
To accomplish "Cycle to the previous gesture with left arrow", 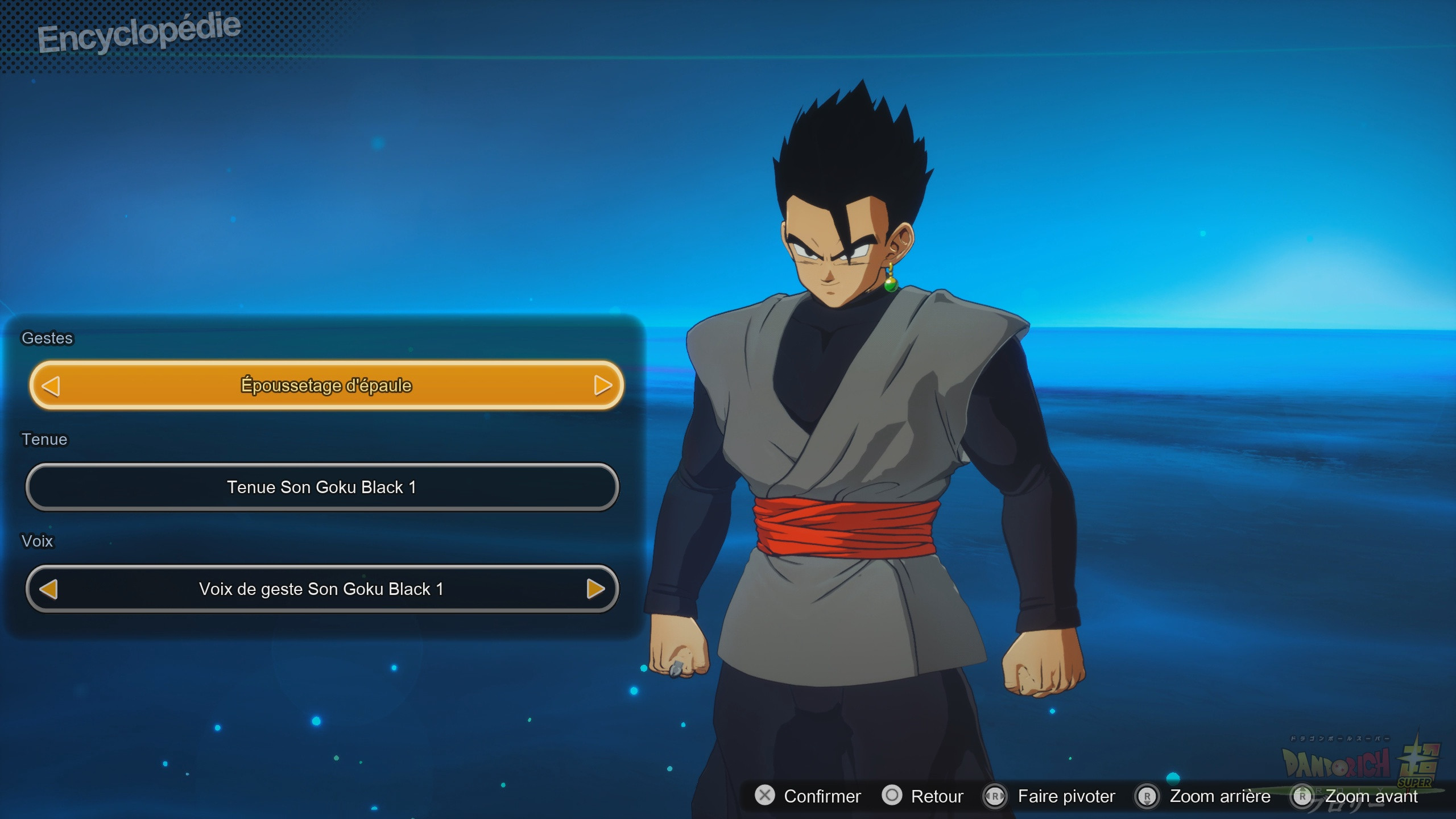I will [51, 386].
